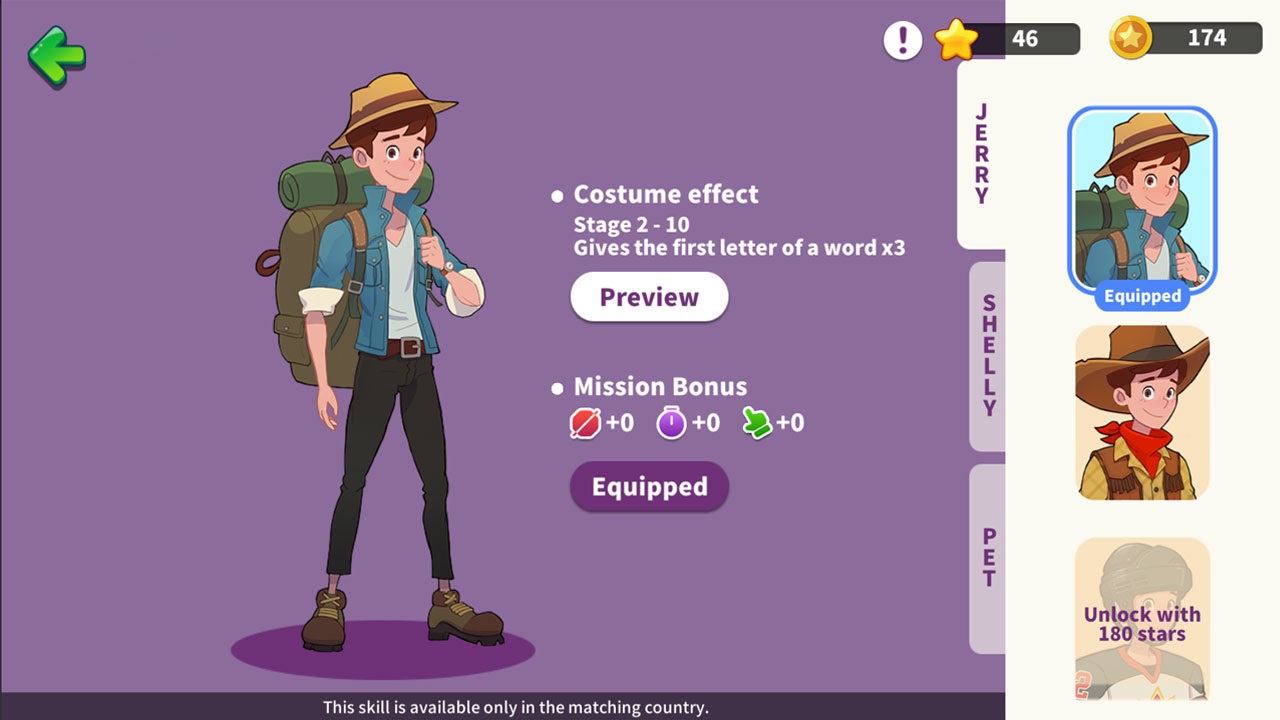Select the red stop-sign mission bonus icon
1280x720 pixels.
tap(584, 422)
